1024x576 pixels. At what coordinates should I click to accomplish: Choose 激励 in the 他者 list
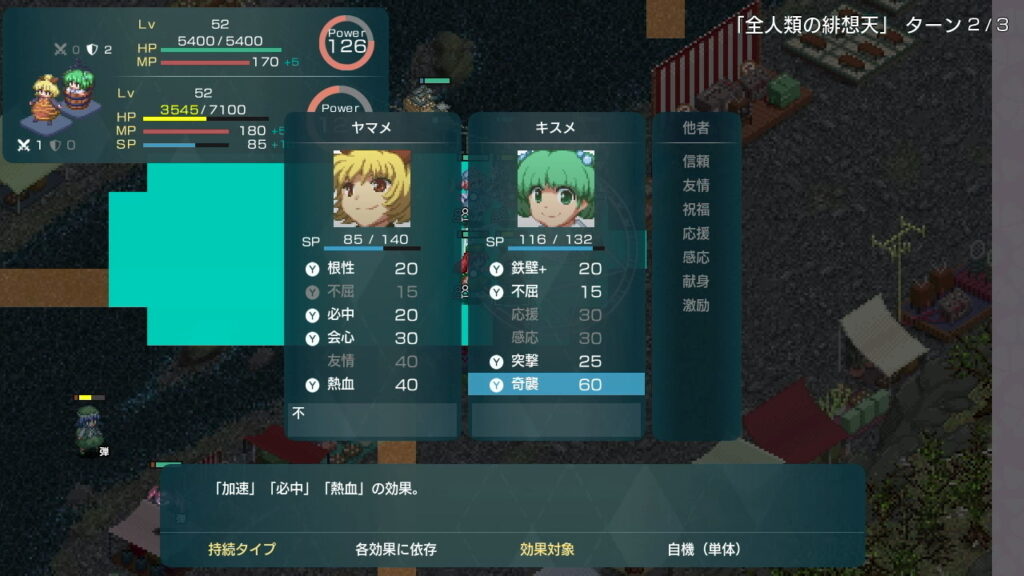(x=696, y=305)
